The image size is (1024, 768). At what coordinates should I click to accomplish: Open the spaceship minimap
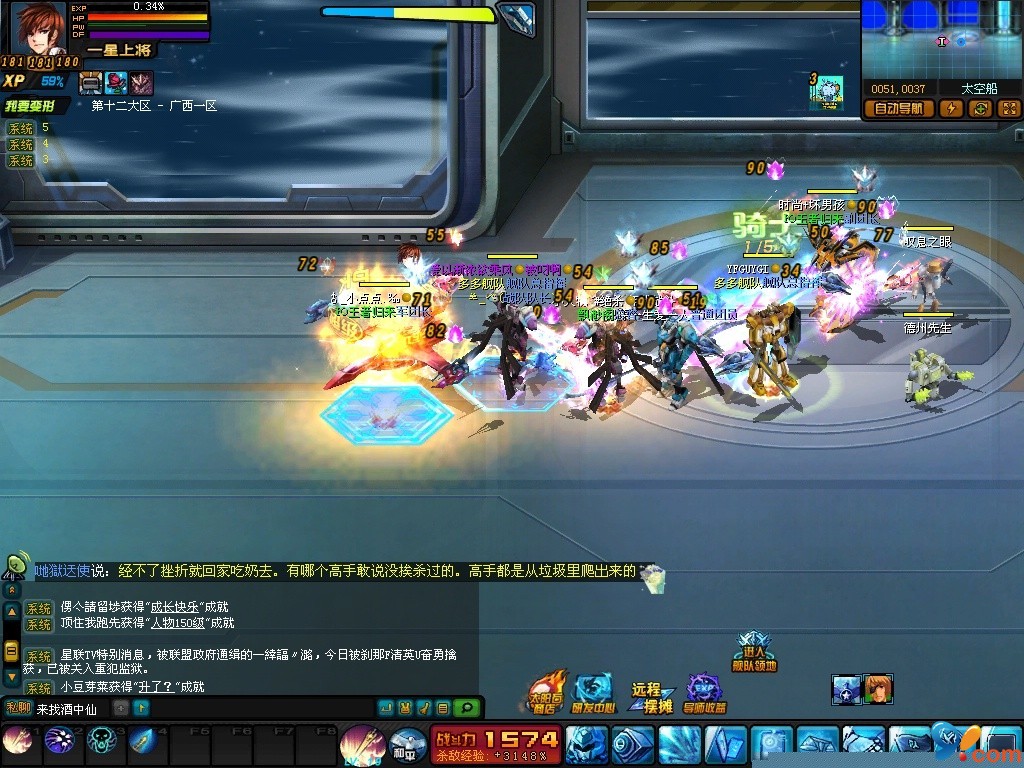pos(942,40)
